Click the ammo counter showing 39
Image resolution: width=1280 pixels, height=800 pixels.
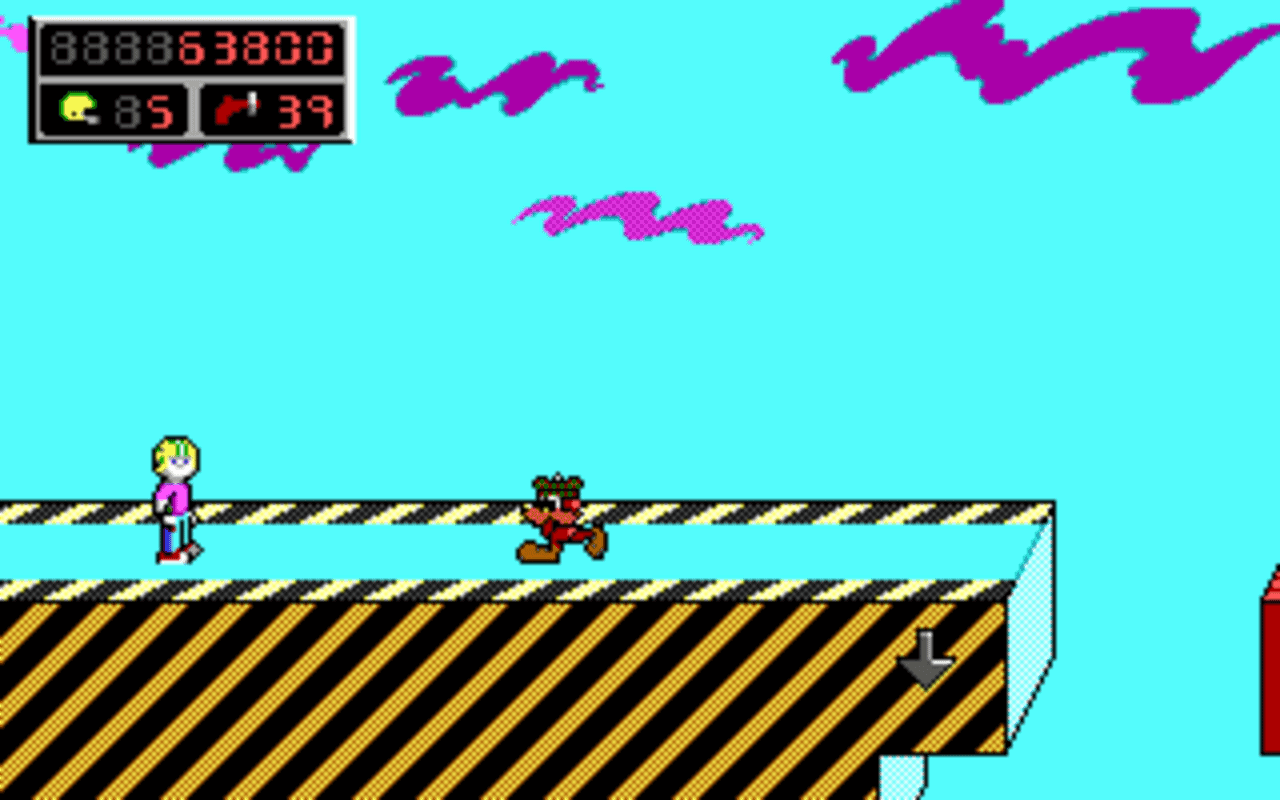tap(305, 110)
